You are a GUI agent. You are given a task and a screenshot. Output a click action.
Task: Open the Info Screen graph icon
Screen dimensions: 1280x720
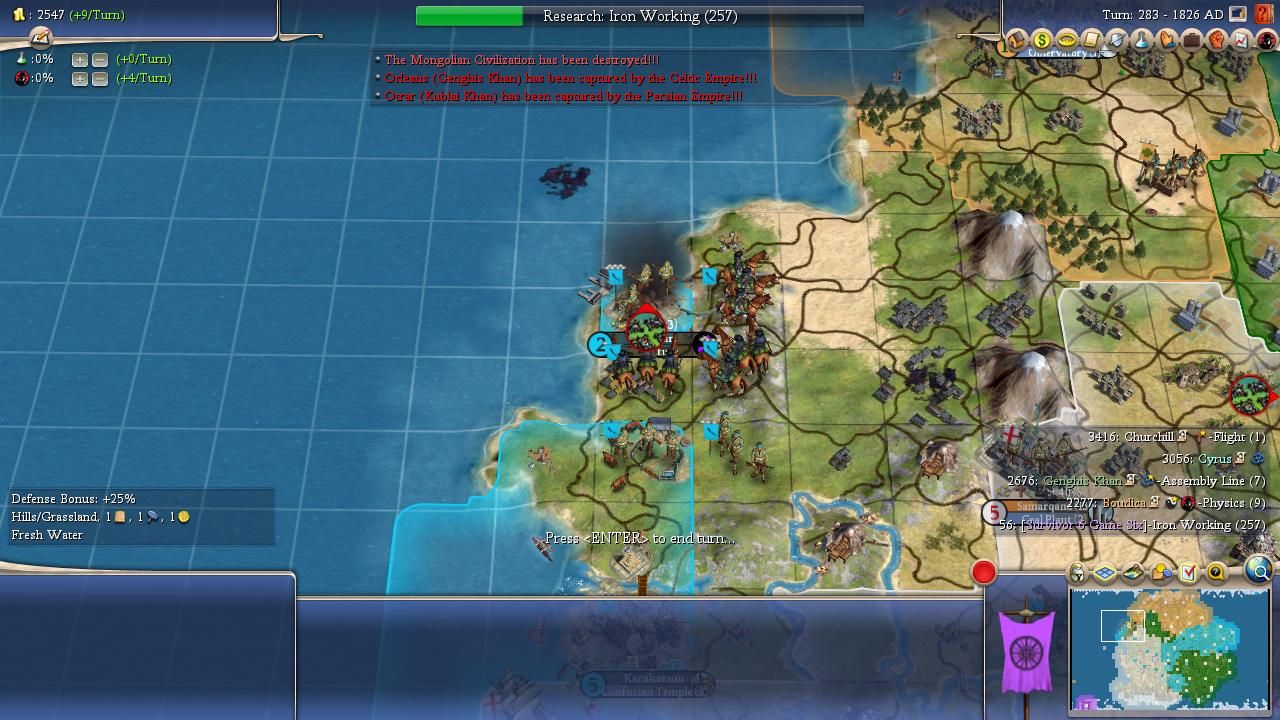click(x=1241, y=41)
